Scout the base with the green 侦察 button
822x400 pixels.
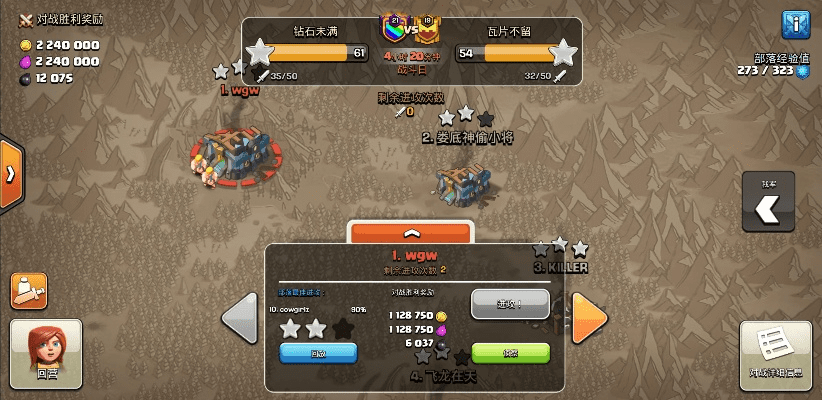coord(510,353)
